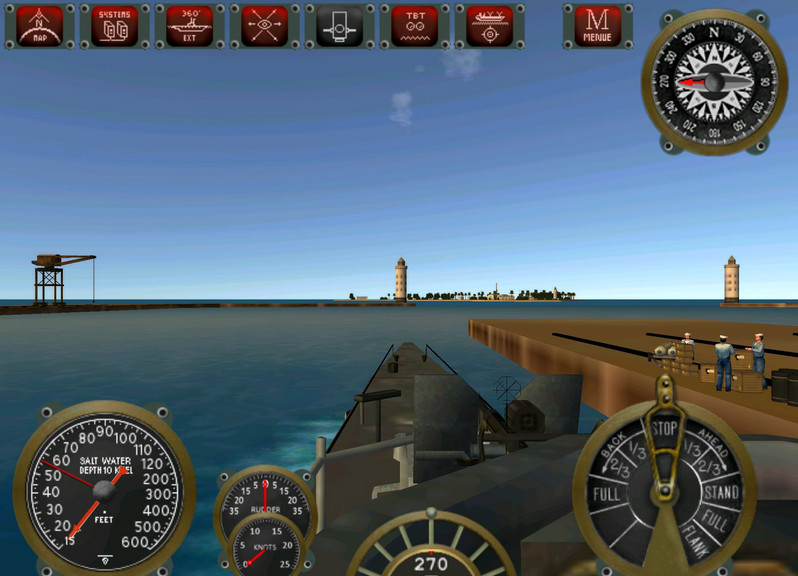Click the salt water depth gauge

pos(103,487)
